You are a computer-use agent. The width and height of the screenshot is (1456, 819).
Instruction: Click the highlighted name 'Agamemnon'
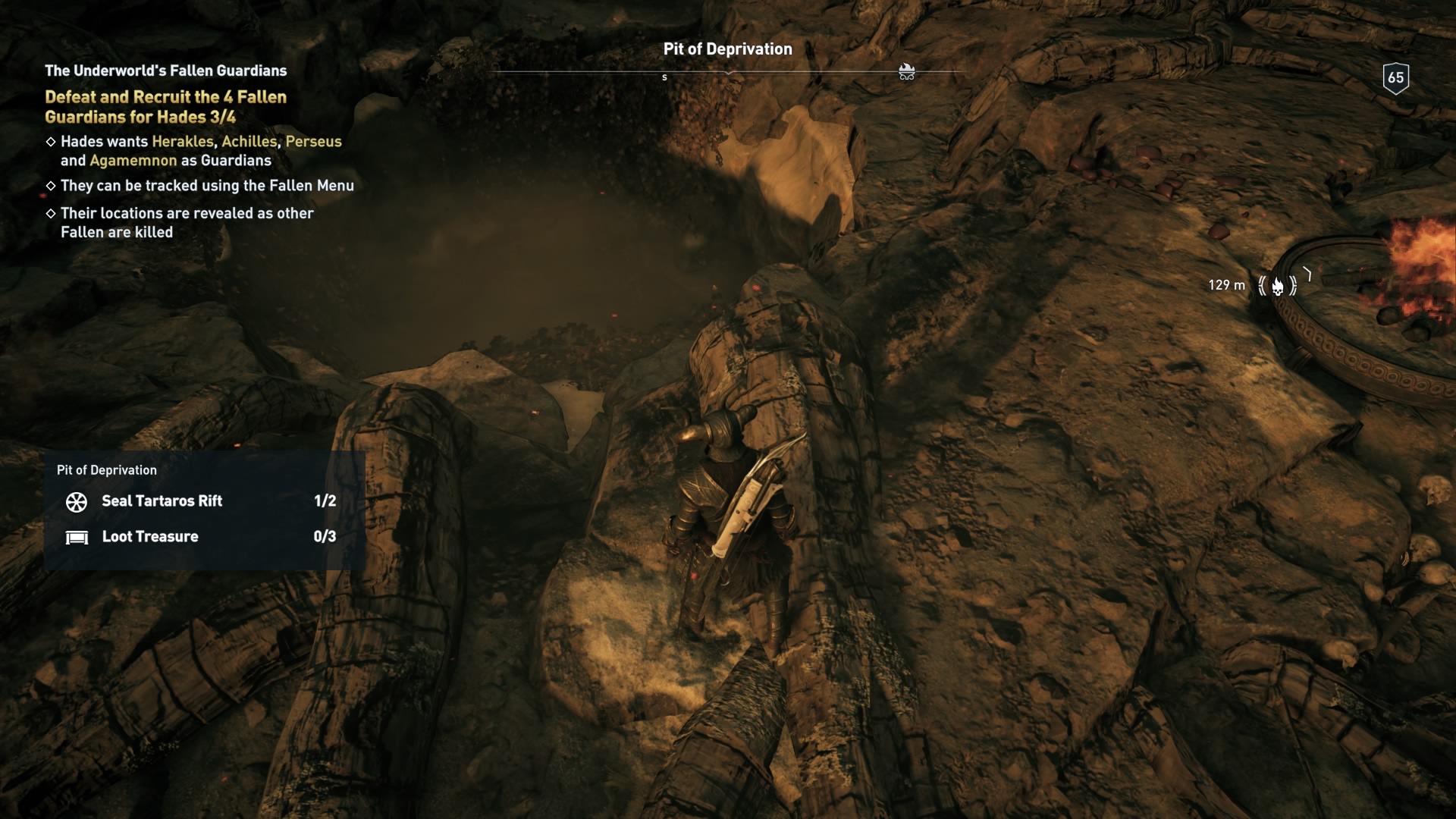(131, 161)
